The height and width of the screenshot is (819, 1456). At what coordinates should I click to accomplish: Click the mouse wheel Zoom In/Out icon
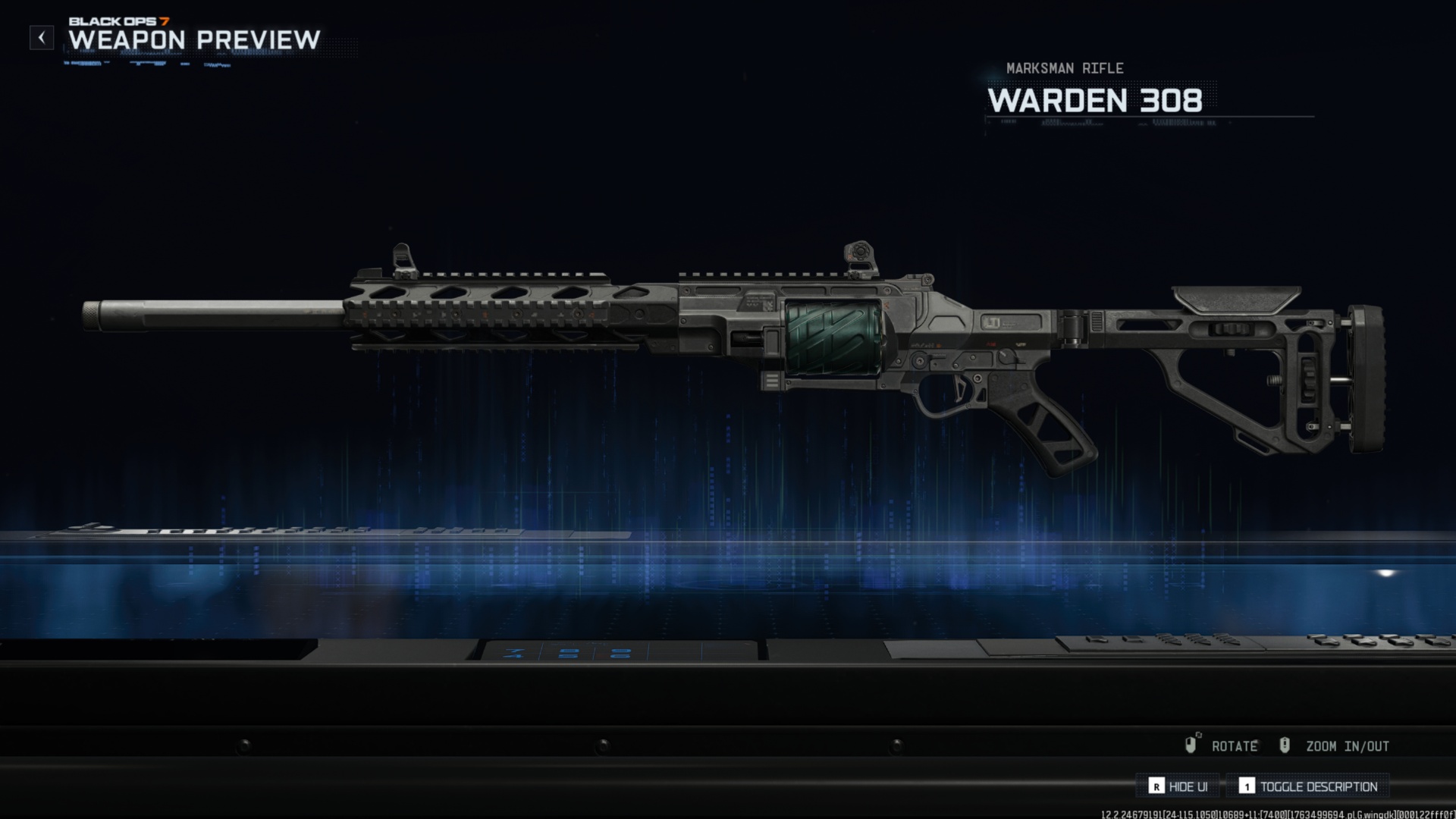point(1285,745)
